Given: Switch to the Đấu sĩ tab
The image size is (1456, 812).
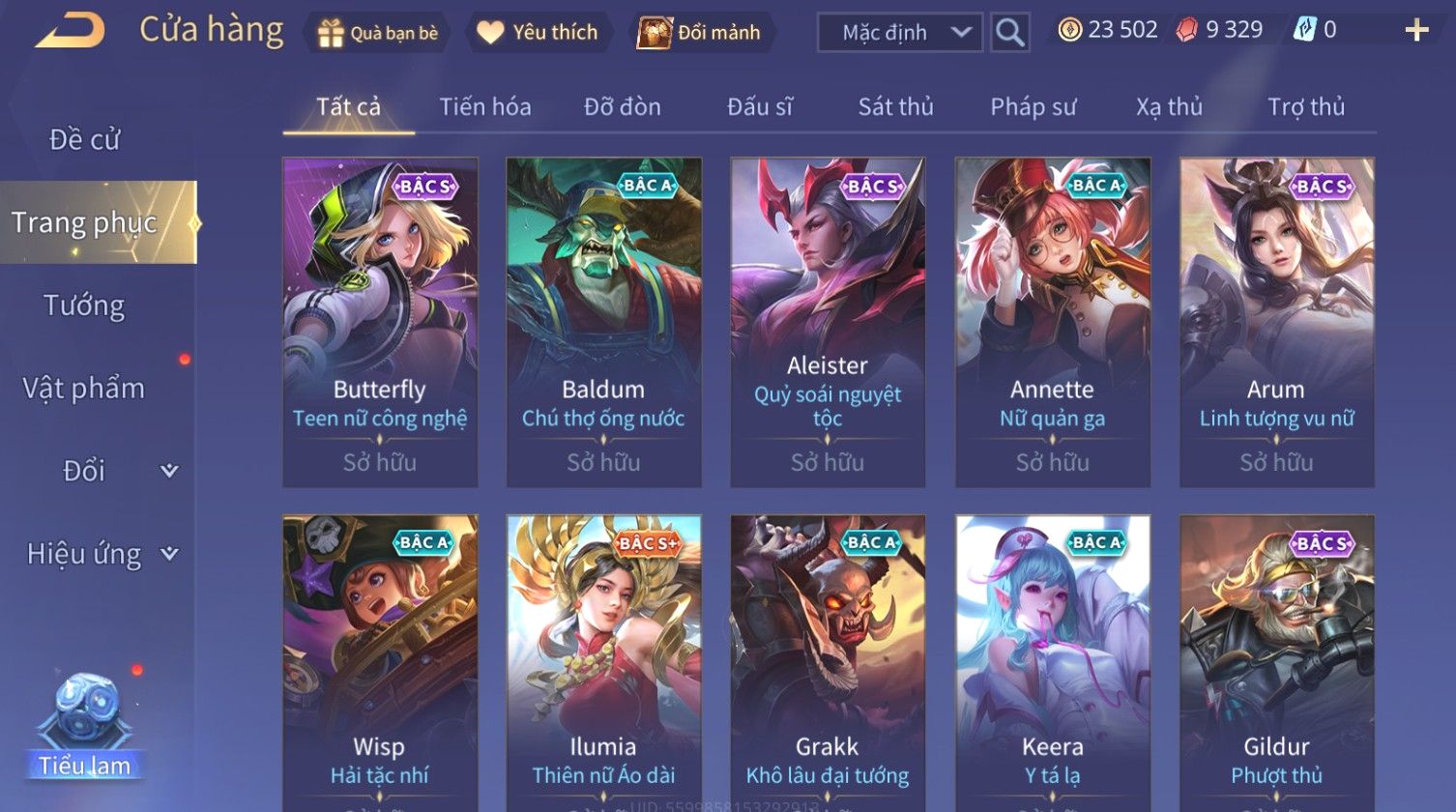Looking at the screenshot, I should [x=760, y=106].
